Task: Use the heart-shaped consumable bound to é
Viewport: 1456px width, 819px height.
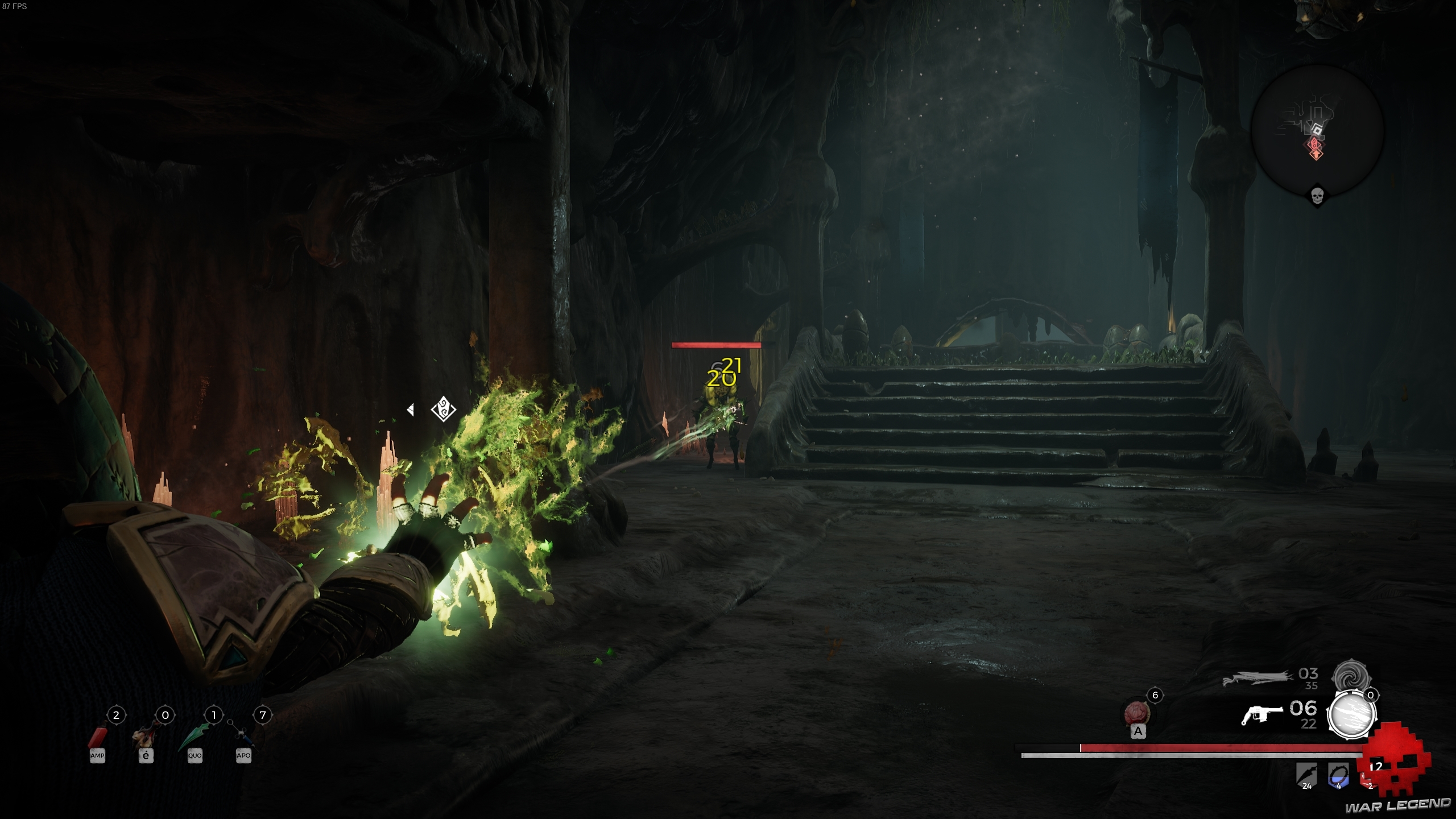Action: 146,736
